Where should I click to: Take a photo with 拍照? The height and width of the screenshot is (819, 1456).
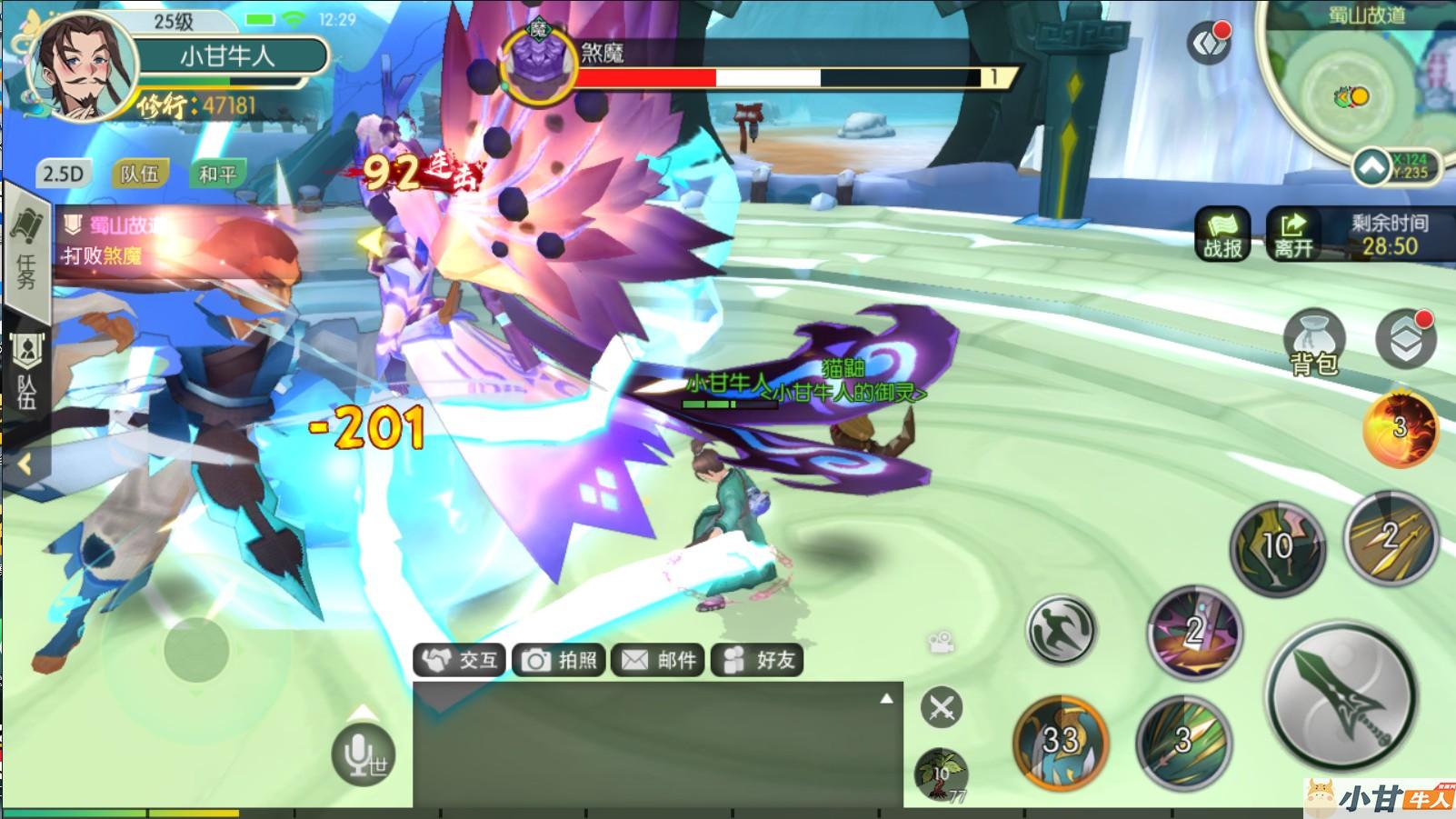tap(560, 660)
